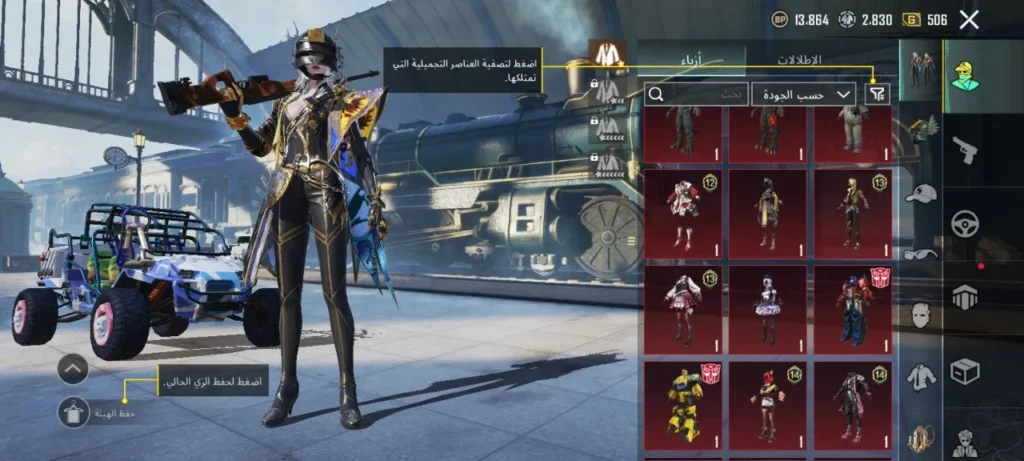This screenshot has height=461, width=1024.
Task: Select the yellow-cap character category
Action: (x=964, y=74)
